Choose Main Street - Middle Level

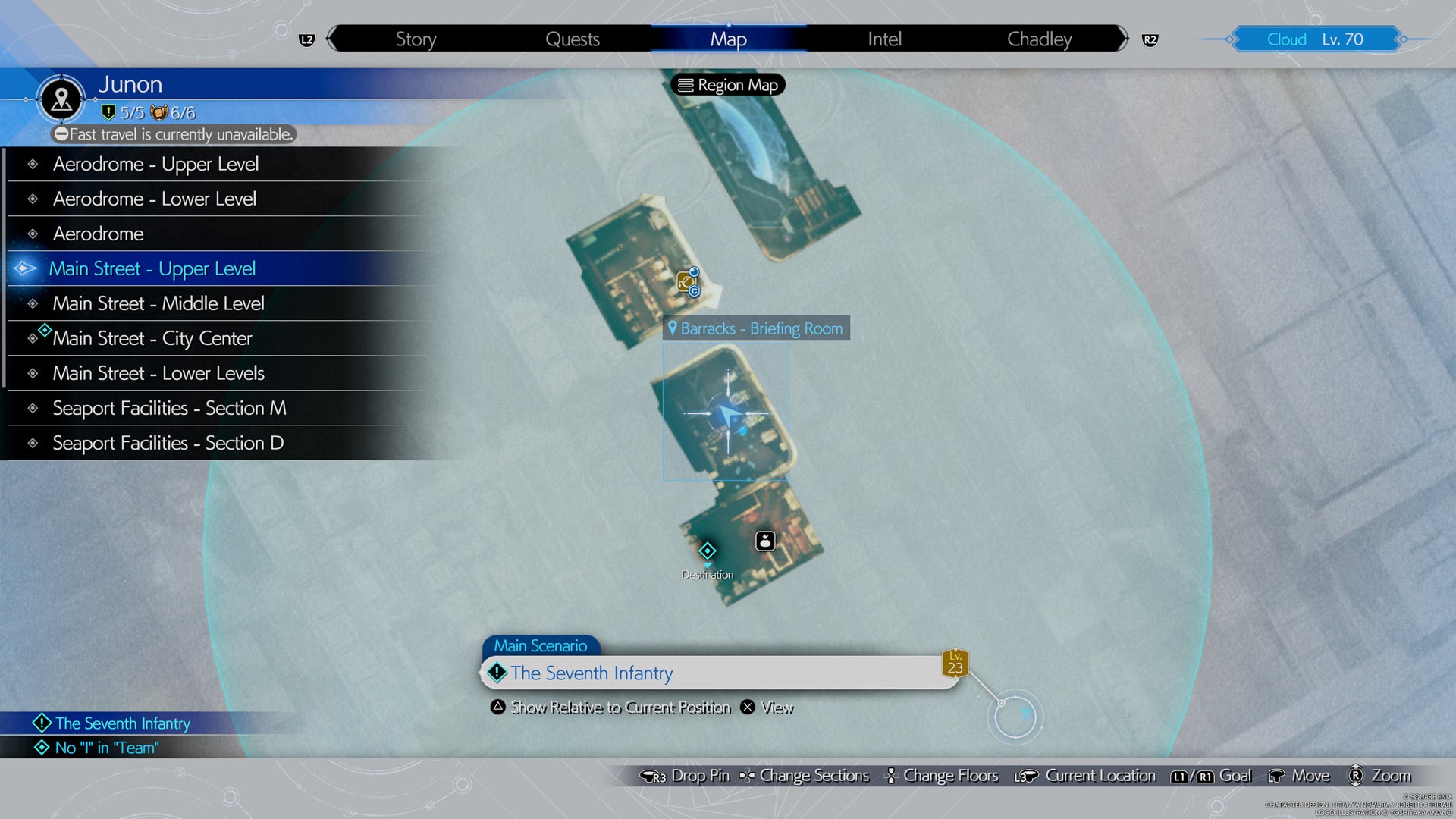point(158,303)
